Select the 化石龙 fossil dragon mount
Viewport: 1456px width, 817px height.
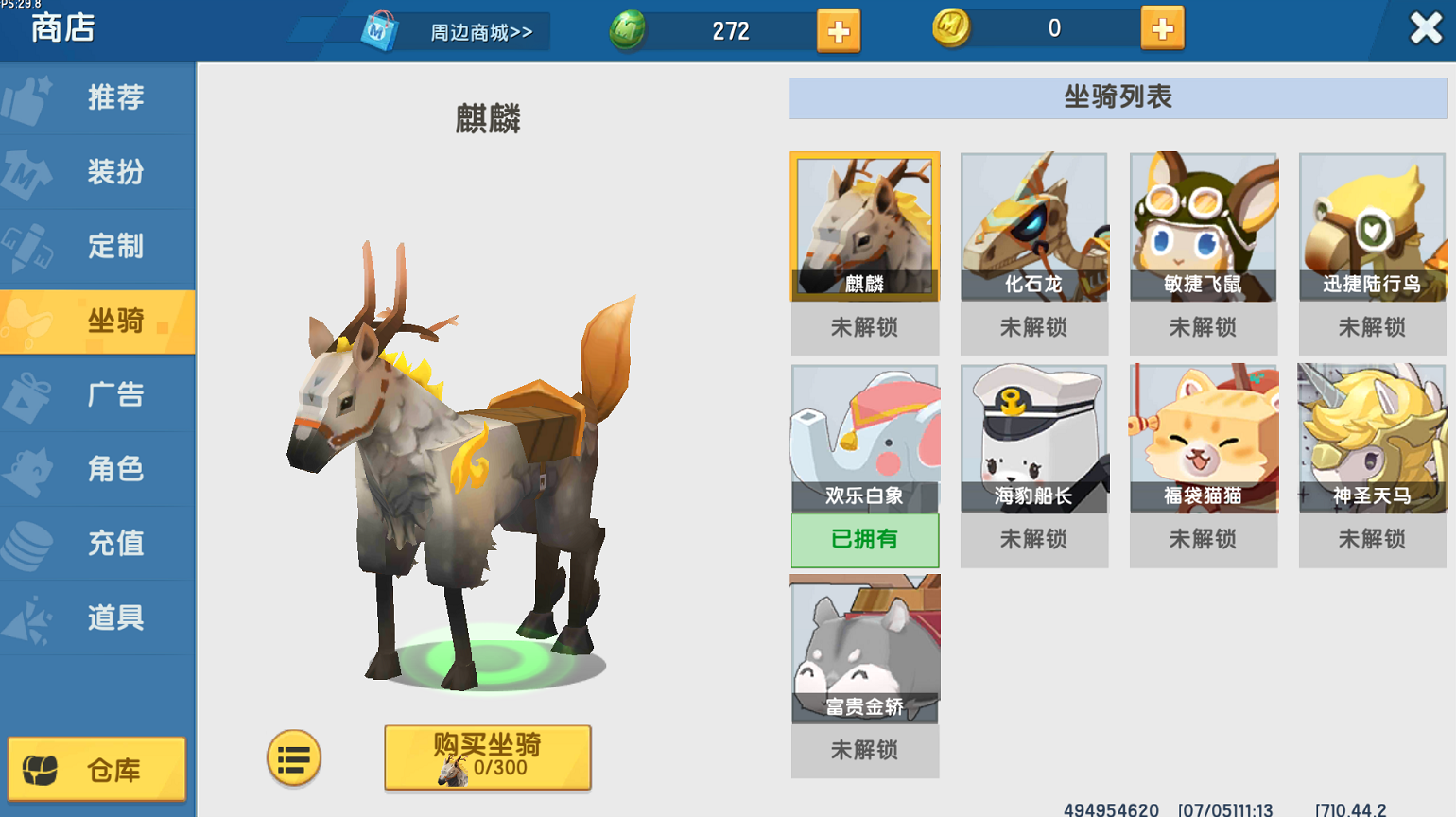[x=1033, y=228]
